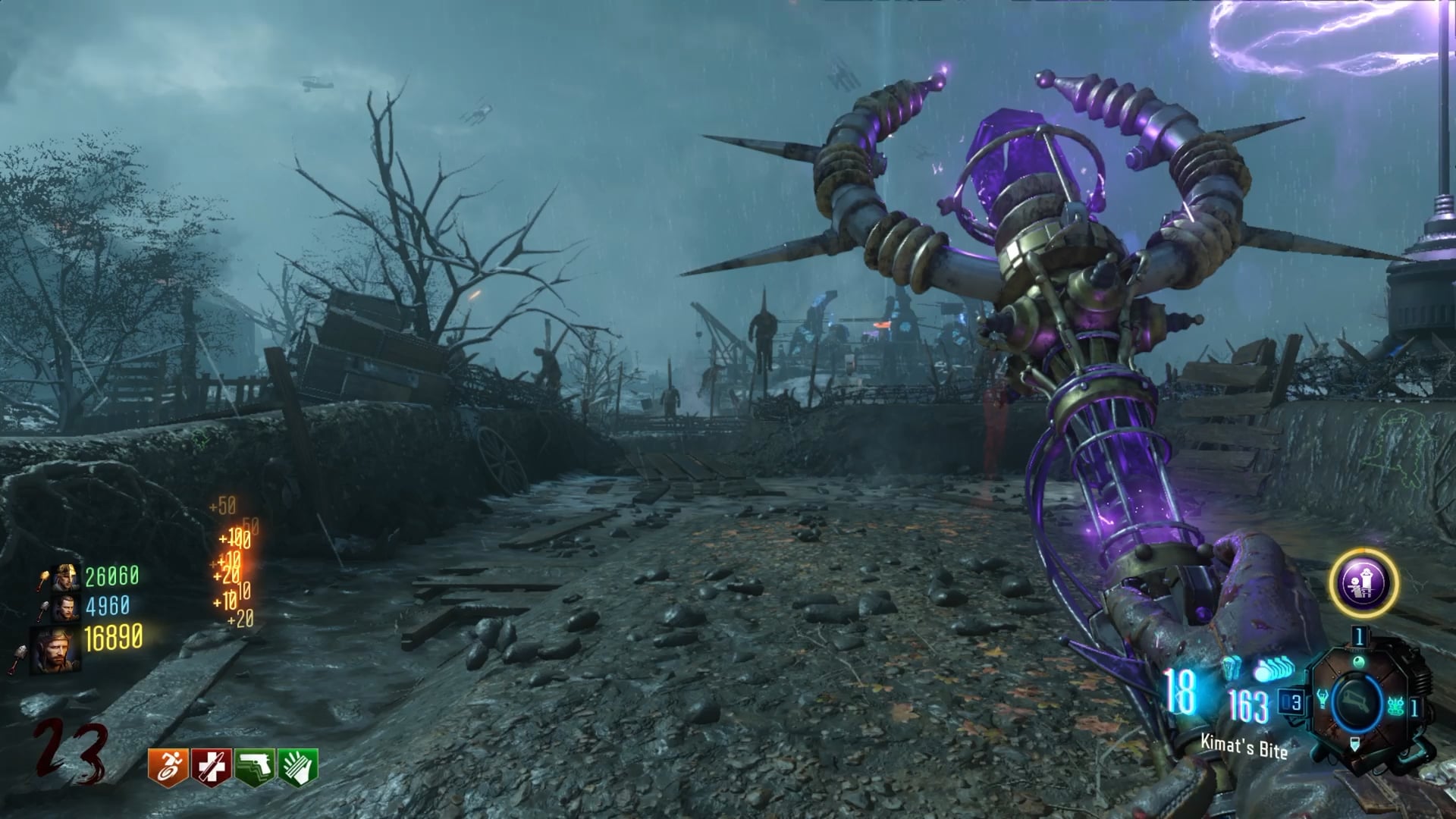Select the player portrait with 4960 points

click(x=65, y=607)
